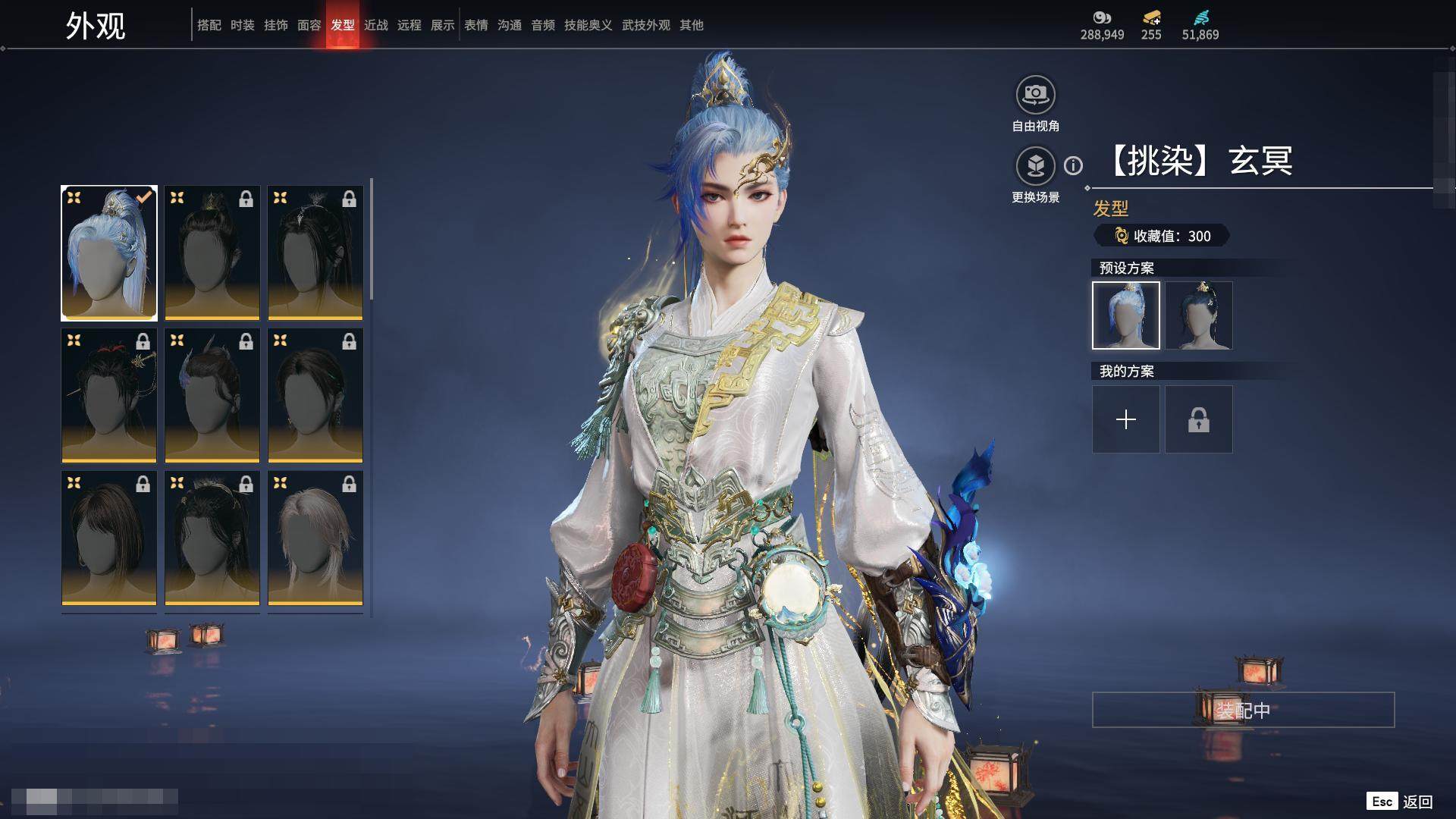Choose the locked hairstyle with red hair ornament
The image size is (1456, 819).
click(x=109, y=395)
